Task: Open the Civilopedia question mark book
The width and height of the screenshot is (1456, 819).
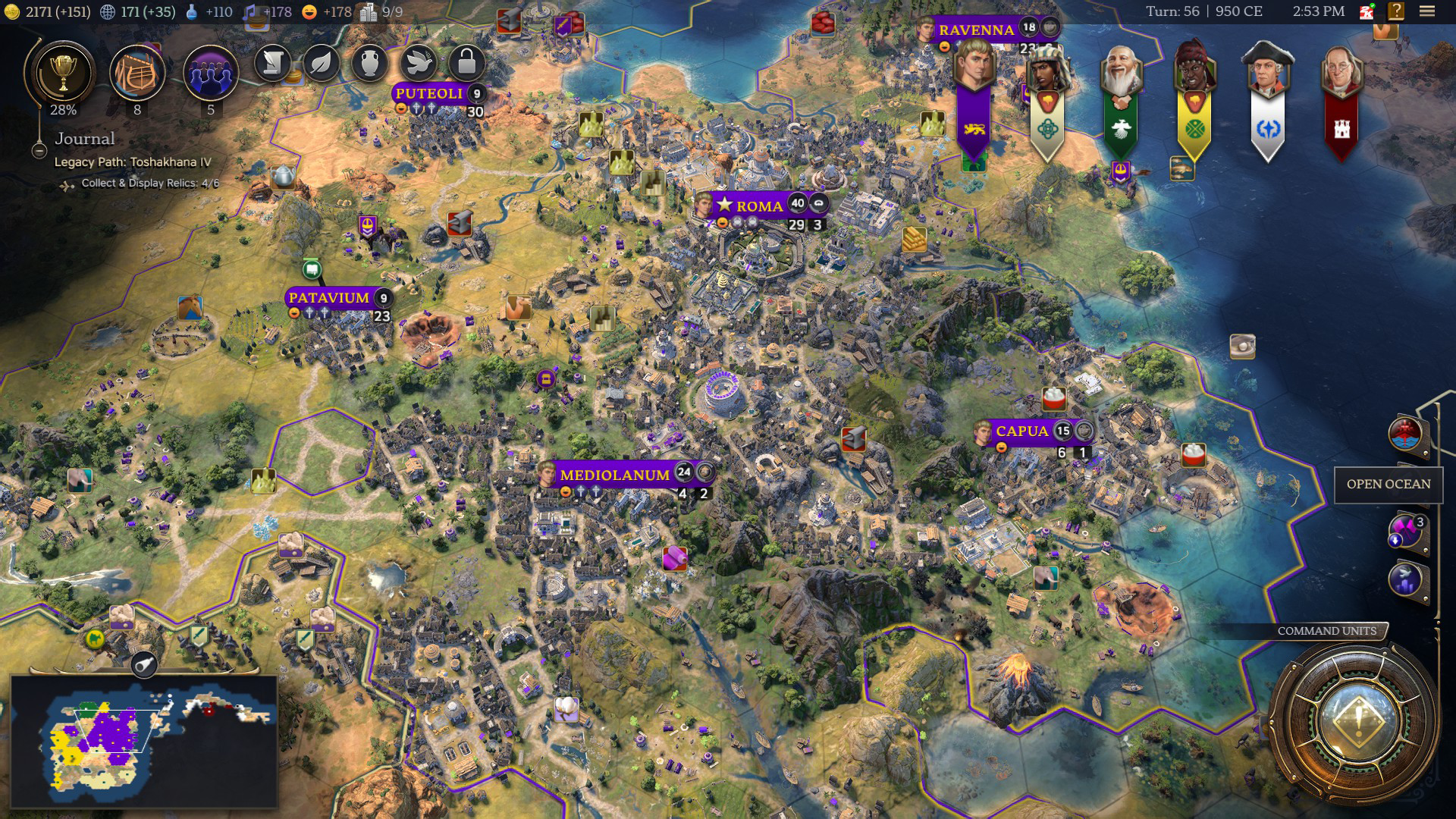Action: (x=1396, y=11)
